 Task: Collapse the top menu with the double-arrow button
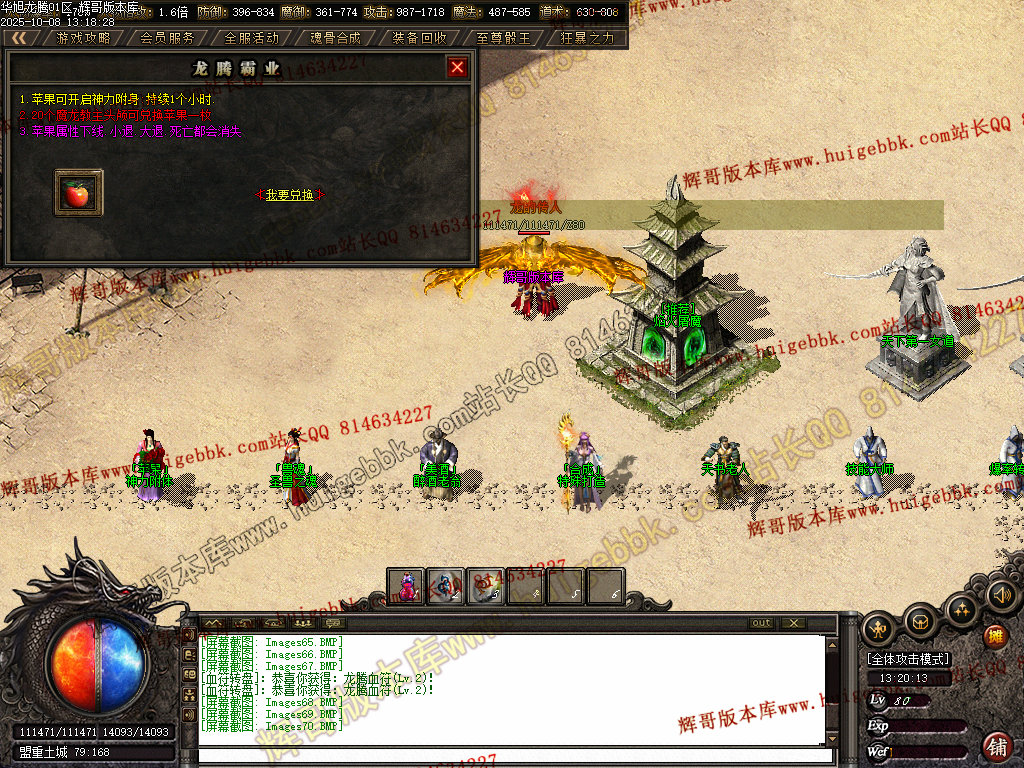click(19, 38)
